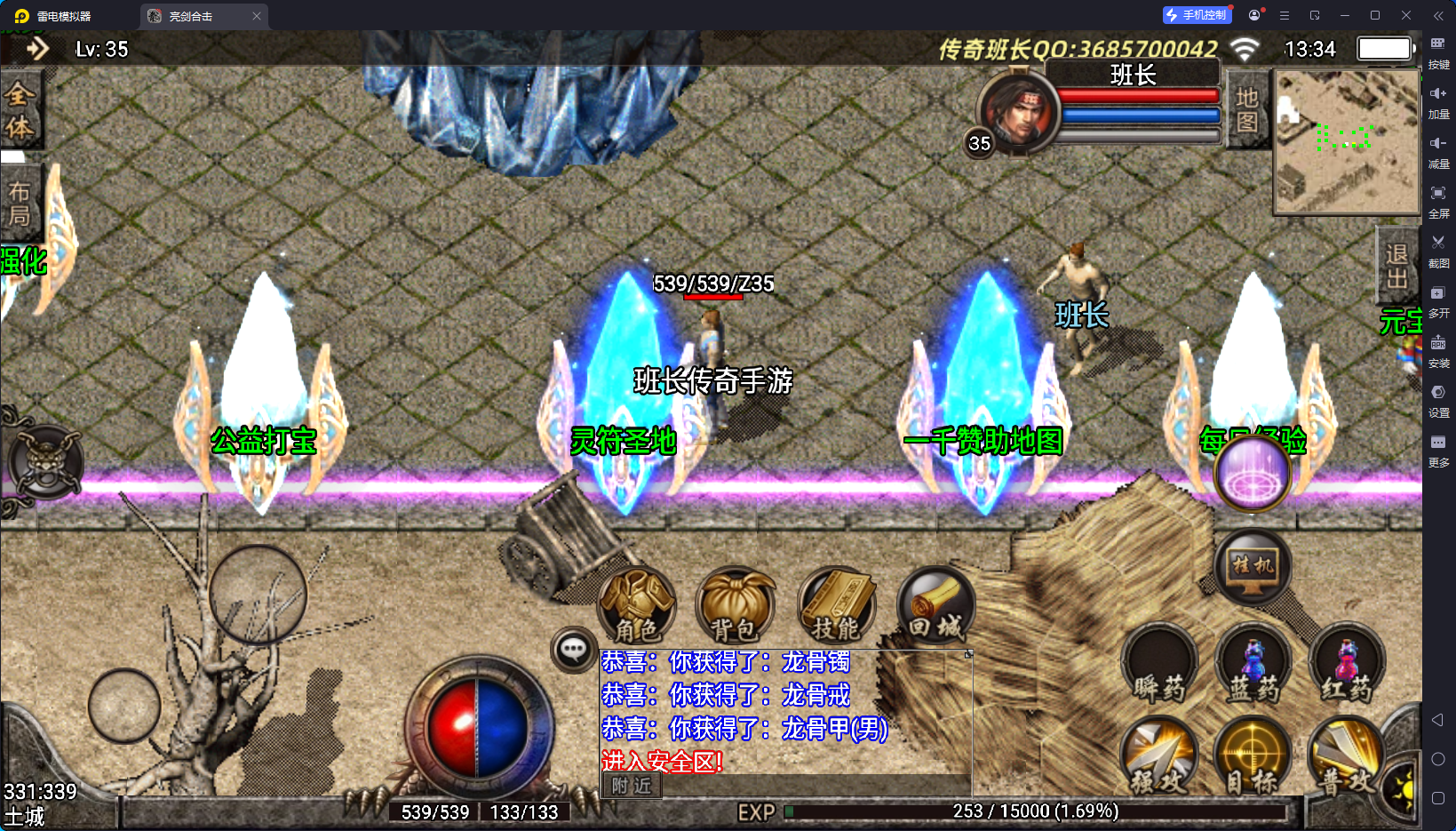Open the 布局 layout button

[20, 204]
